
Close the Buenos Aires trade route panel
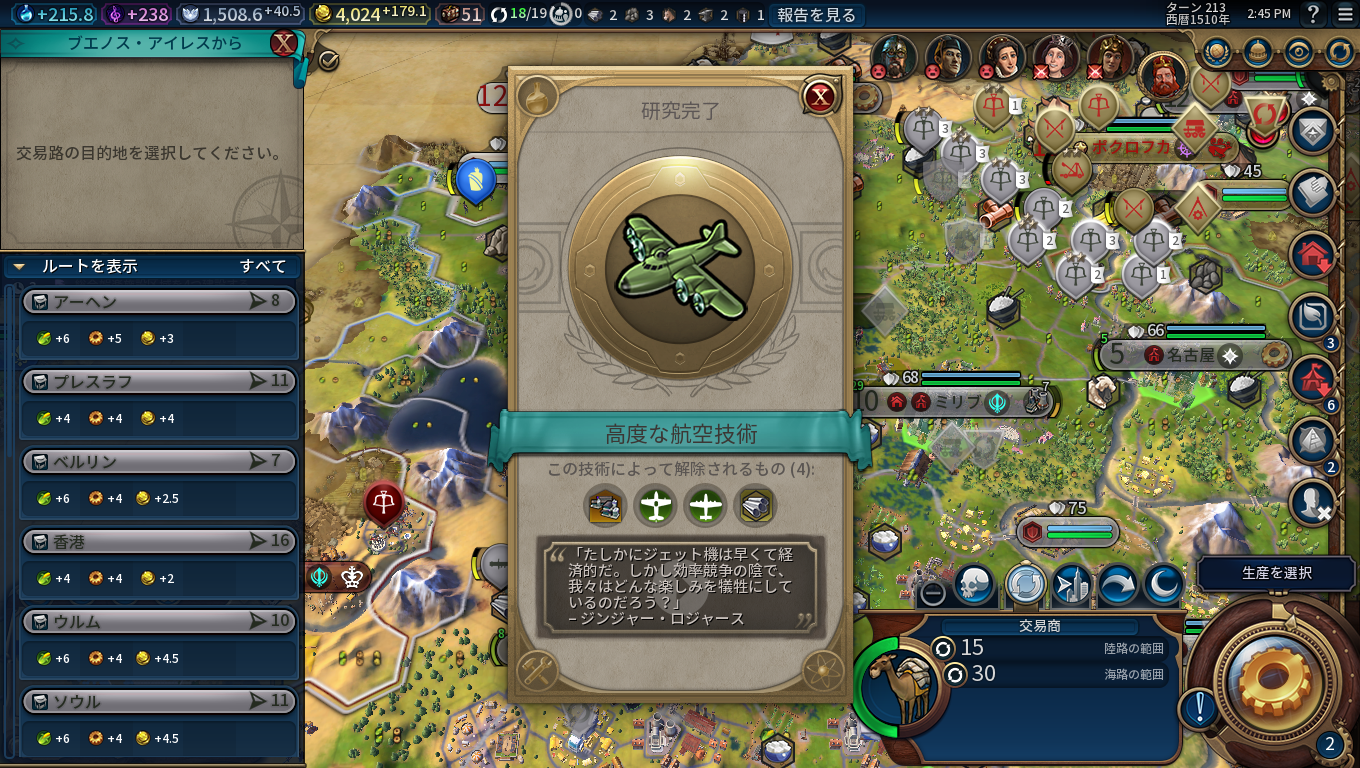point(284,44)
